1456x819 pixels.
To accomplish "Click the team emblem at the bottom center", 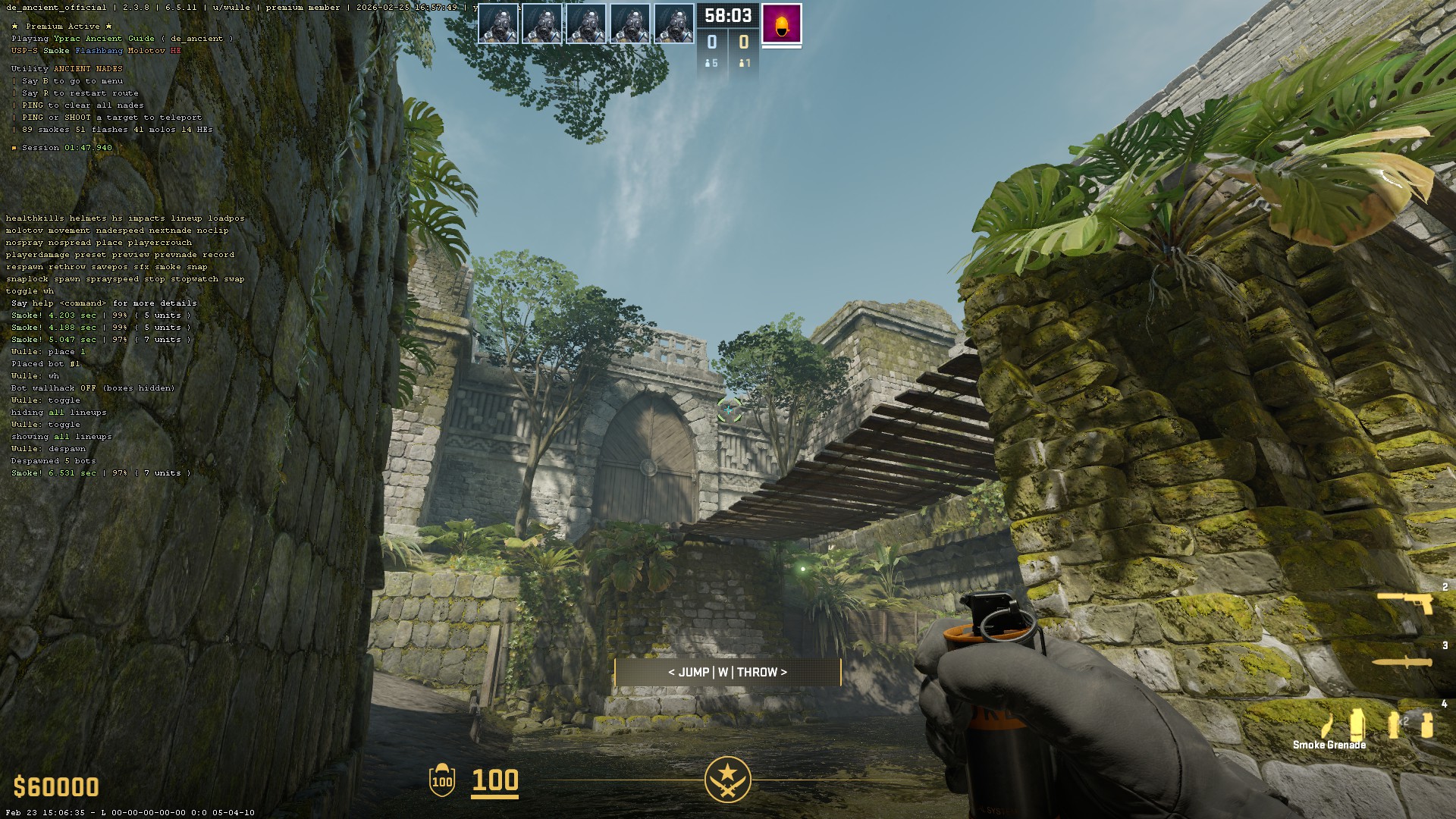I will [x=727, y=778].
